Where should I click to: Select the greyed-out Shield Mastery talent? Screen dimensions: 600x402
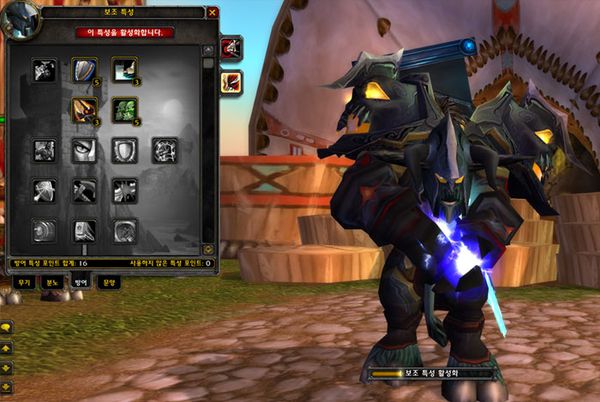[x=124, y=150]
